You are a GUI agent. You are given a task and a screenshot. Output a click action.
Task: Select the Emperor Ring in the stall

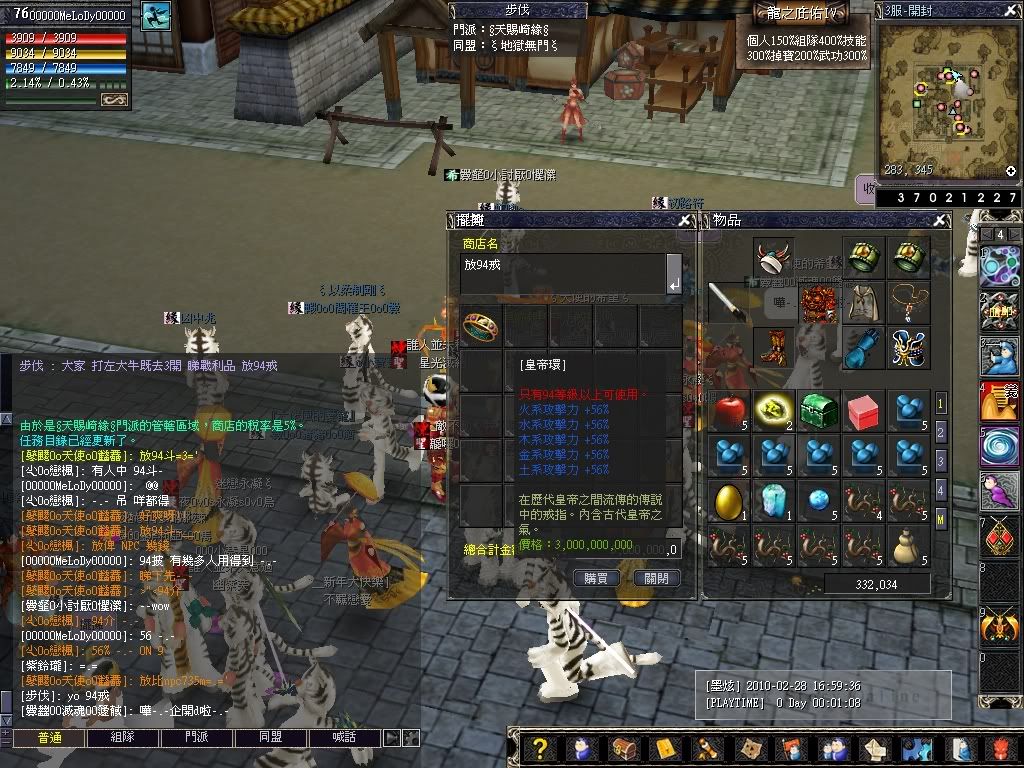coord(481,326)
